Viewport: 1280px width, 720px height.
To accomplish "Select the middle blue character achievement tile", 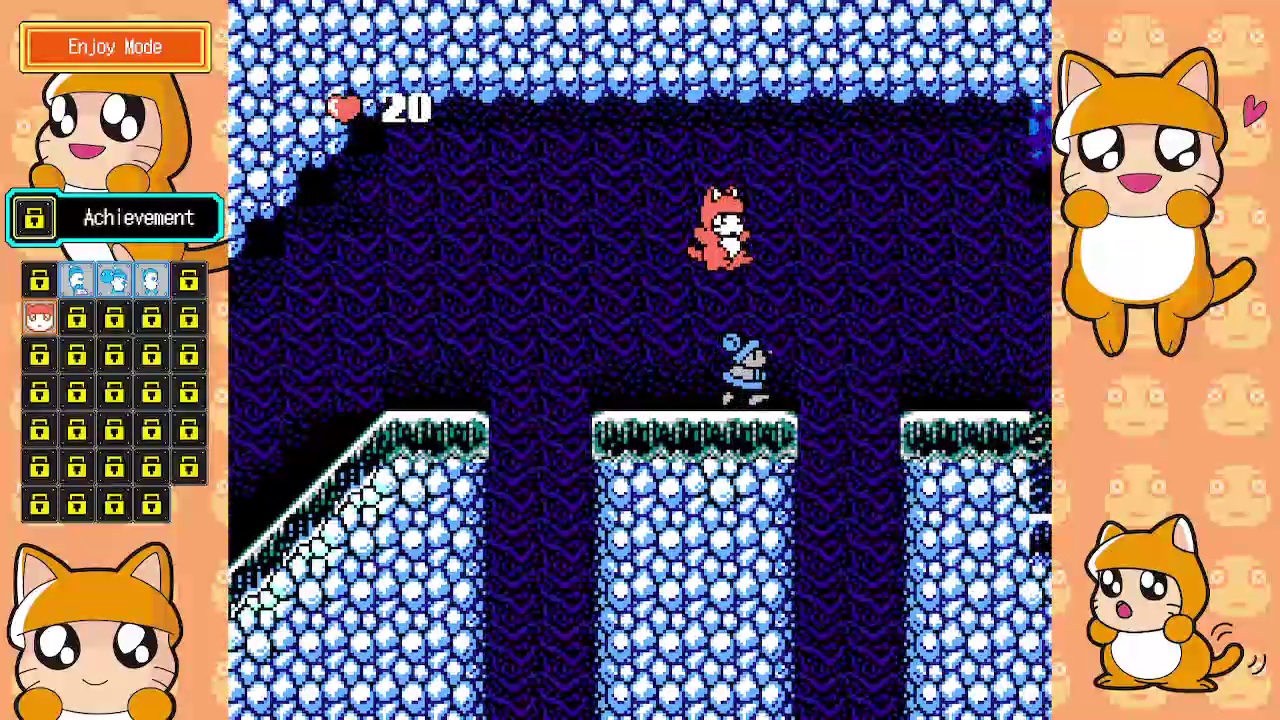I will [113, 281].
